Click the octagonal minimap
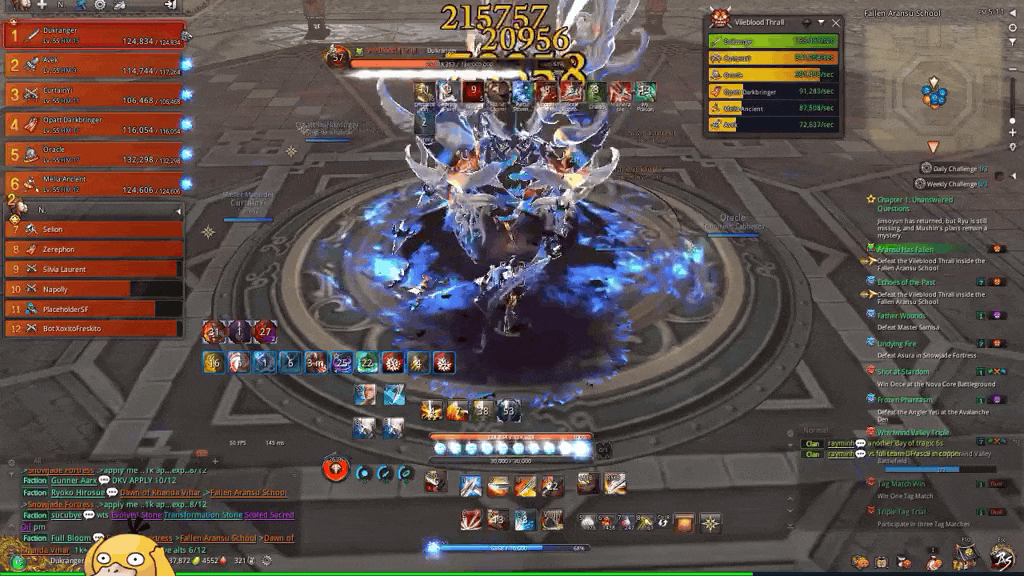Screen dimensions: 1024x576 (935, 95)
